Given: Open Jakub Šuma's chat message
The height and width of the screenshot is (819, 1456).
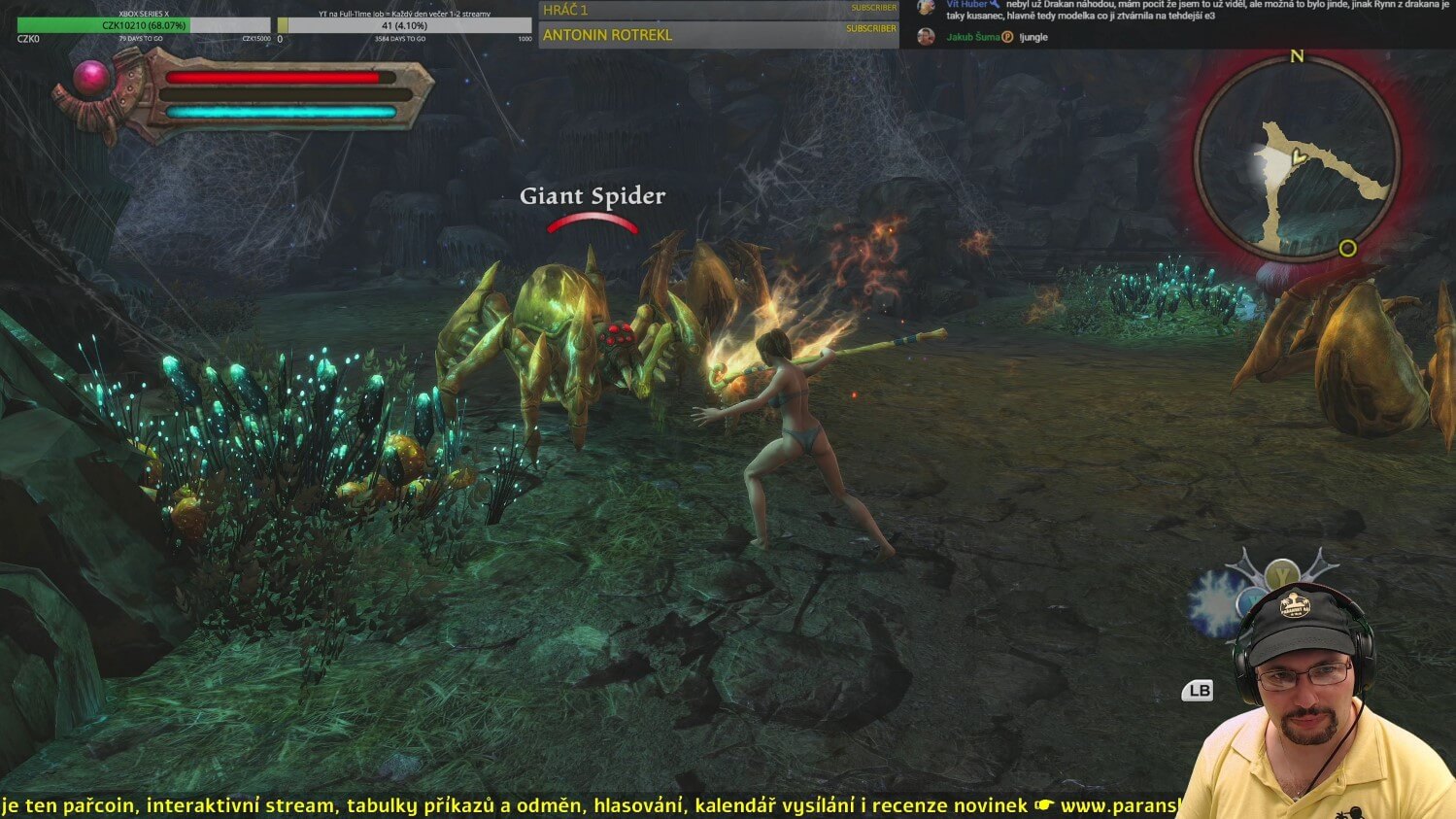Looking at the screenshot, I should [1033, 37].
